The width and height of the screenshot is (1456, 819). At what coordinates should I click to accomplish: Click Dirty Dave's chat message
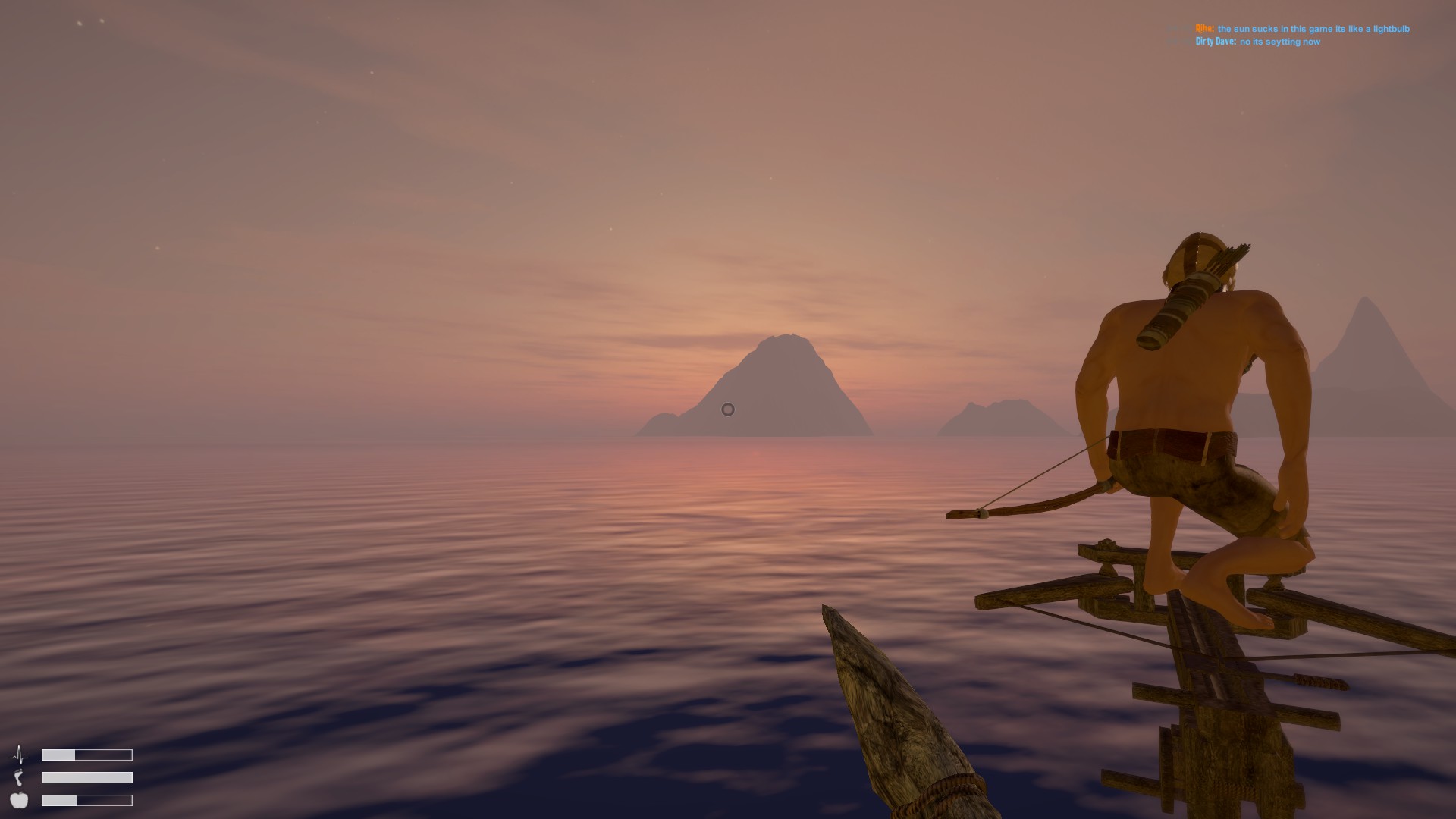[1279, 42]
